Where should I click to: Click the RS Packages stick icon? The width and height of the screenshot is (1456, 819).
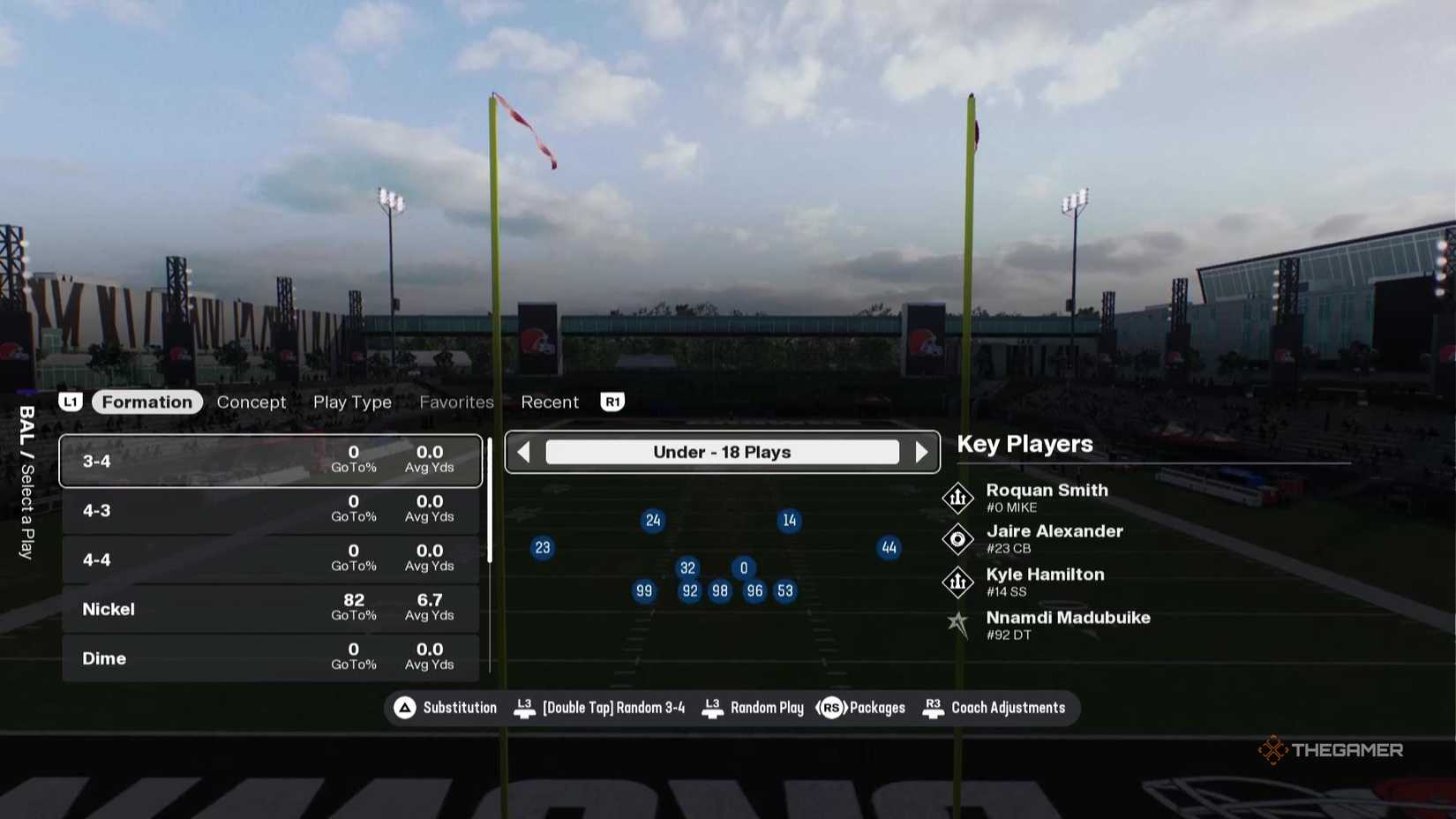pos(833,707)
